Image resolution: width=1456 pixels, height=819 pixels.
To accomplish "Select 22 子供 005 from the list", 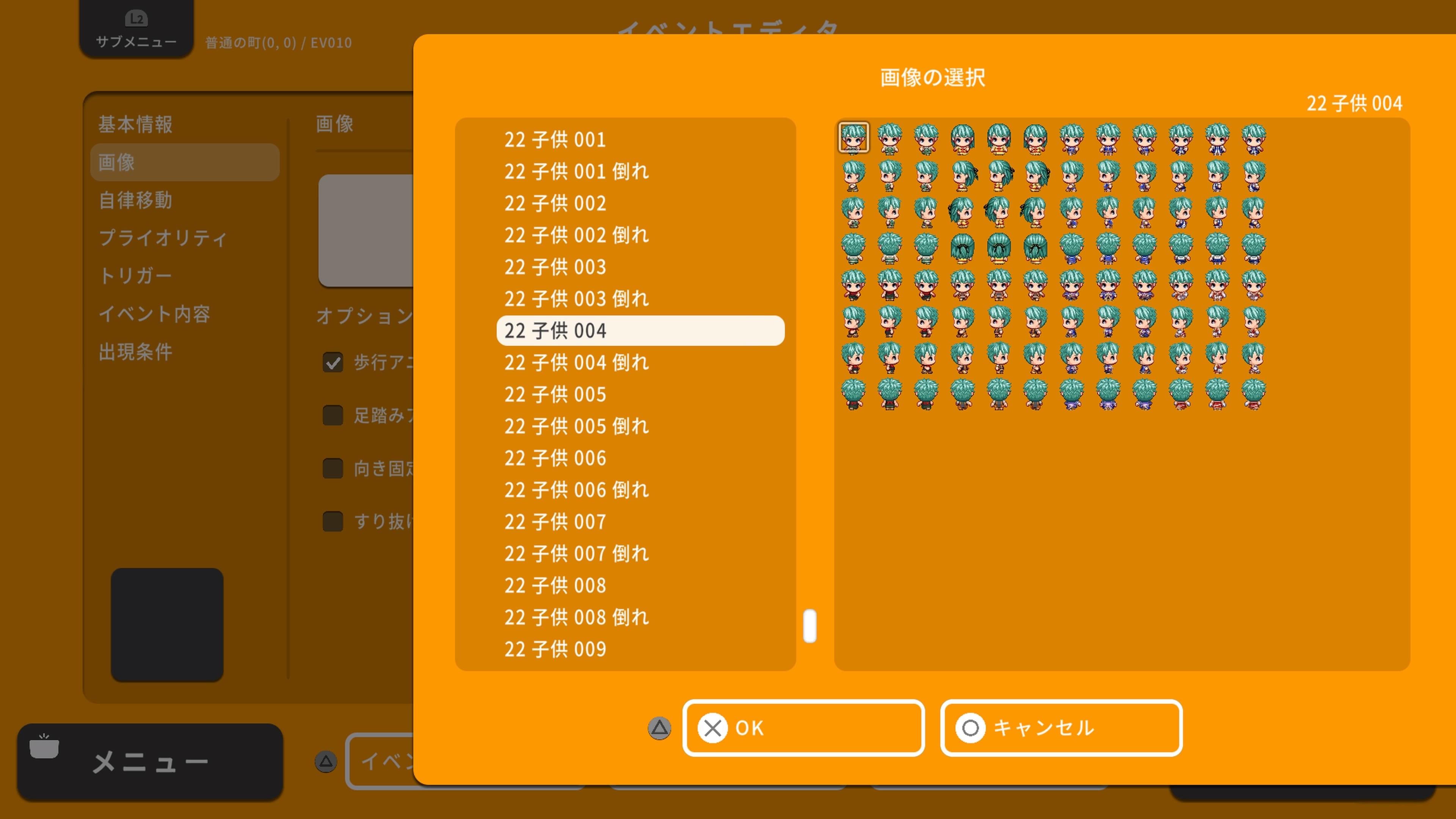I will (x=555, y=394).
